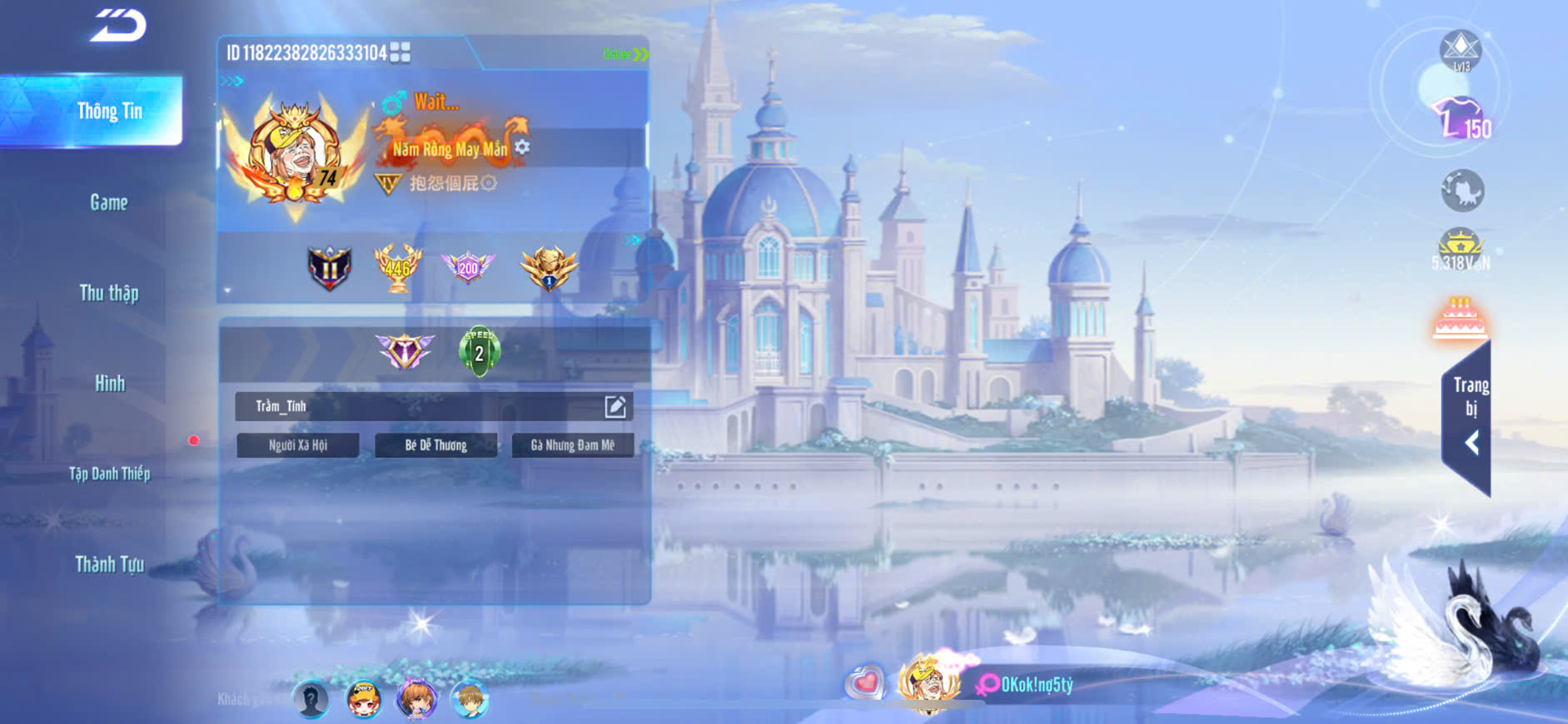
Task: Edit the Trảm_Tình signature
Action: [615, 406]
